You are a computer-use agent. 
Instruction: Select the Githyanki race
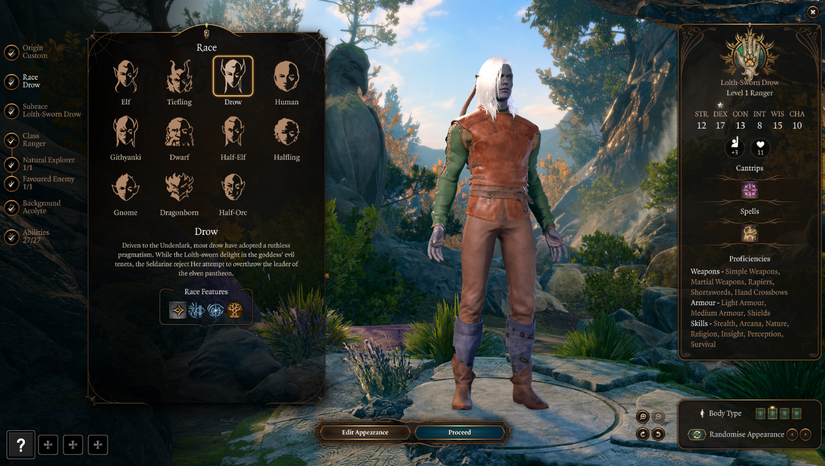click(x=126, y=132)
